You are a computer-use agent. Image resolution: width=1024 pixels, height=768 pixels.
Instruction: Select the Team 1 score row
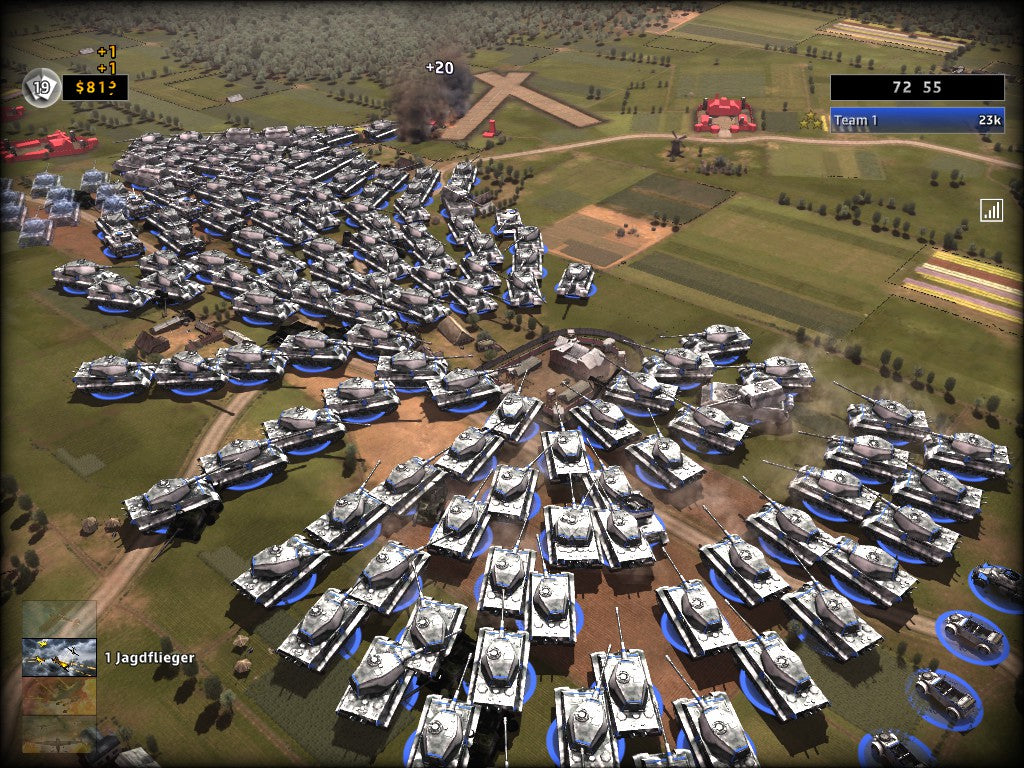coord(916,121)
